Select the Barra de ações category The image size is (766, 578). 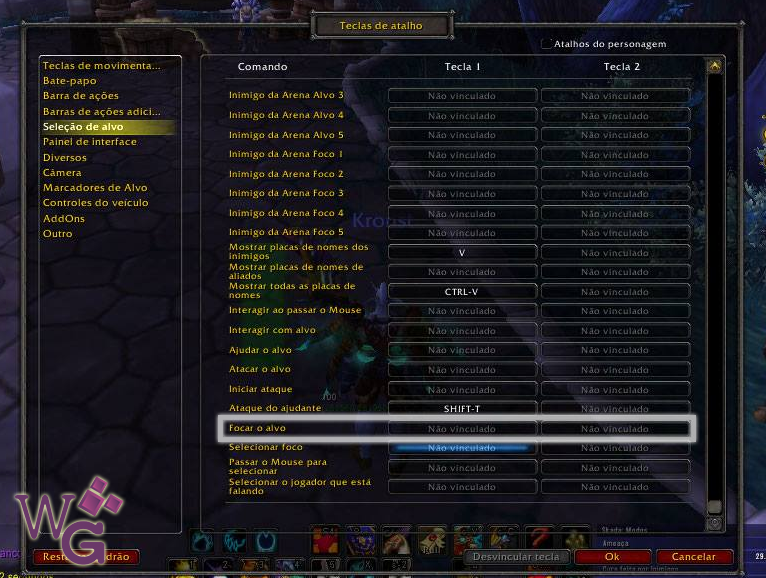coord(81,96)
